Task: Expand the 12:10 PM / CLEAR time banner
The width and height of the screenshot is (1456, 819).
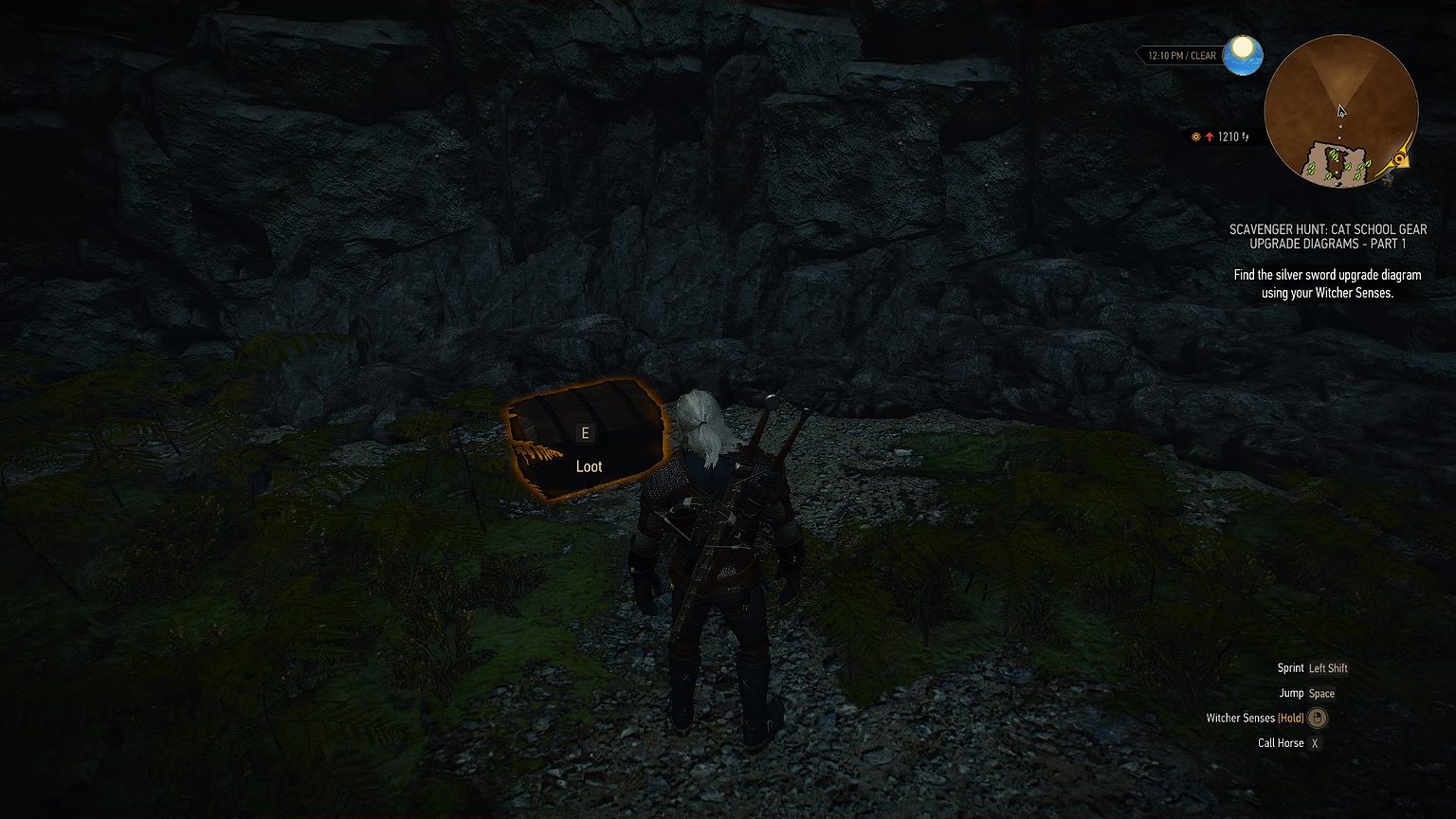Action: [1182, 55]
